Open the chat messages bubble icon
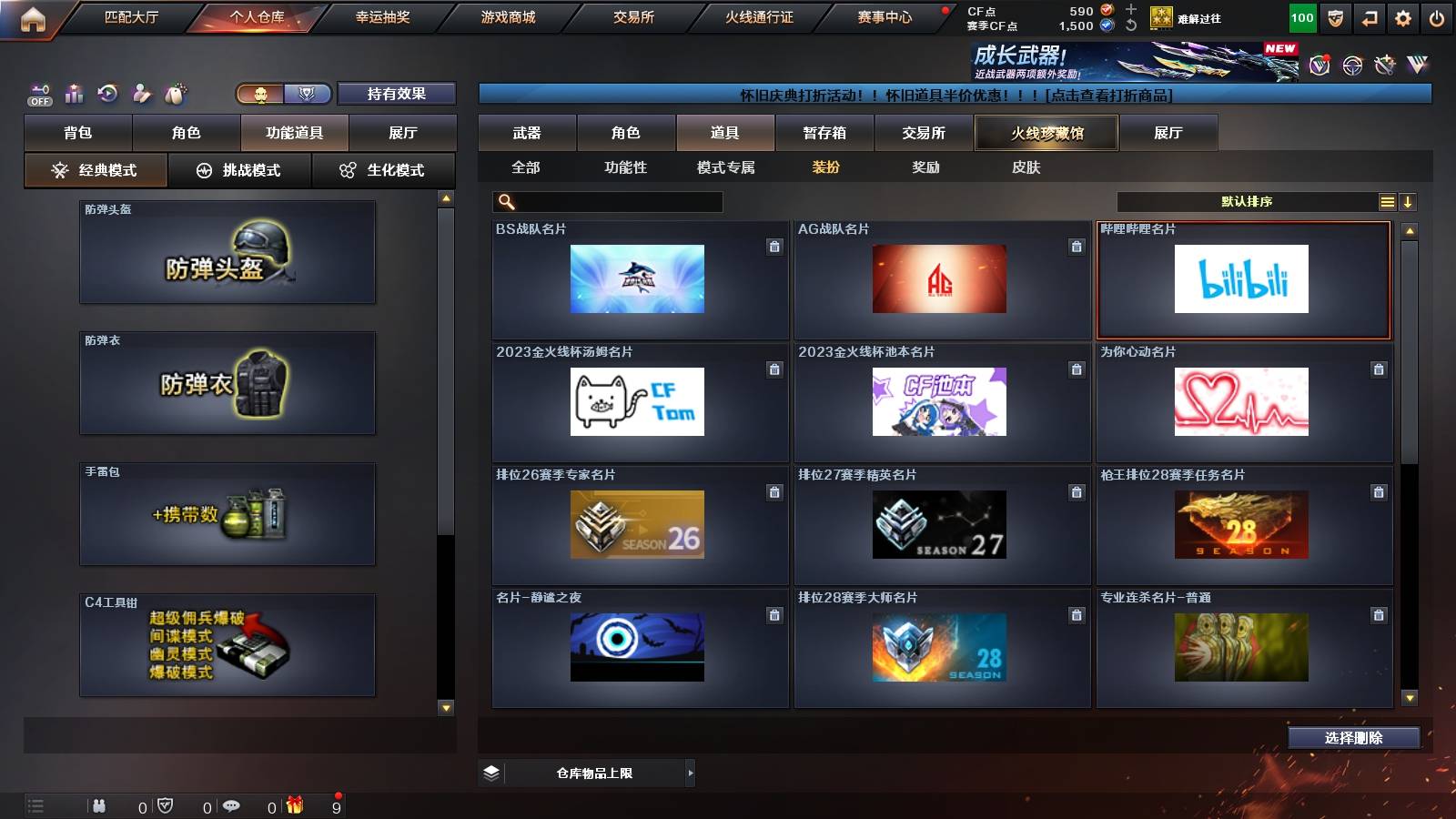 pos(231,805)
